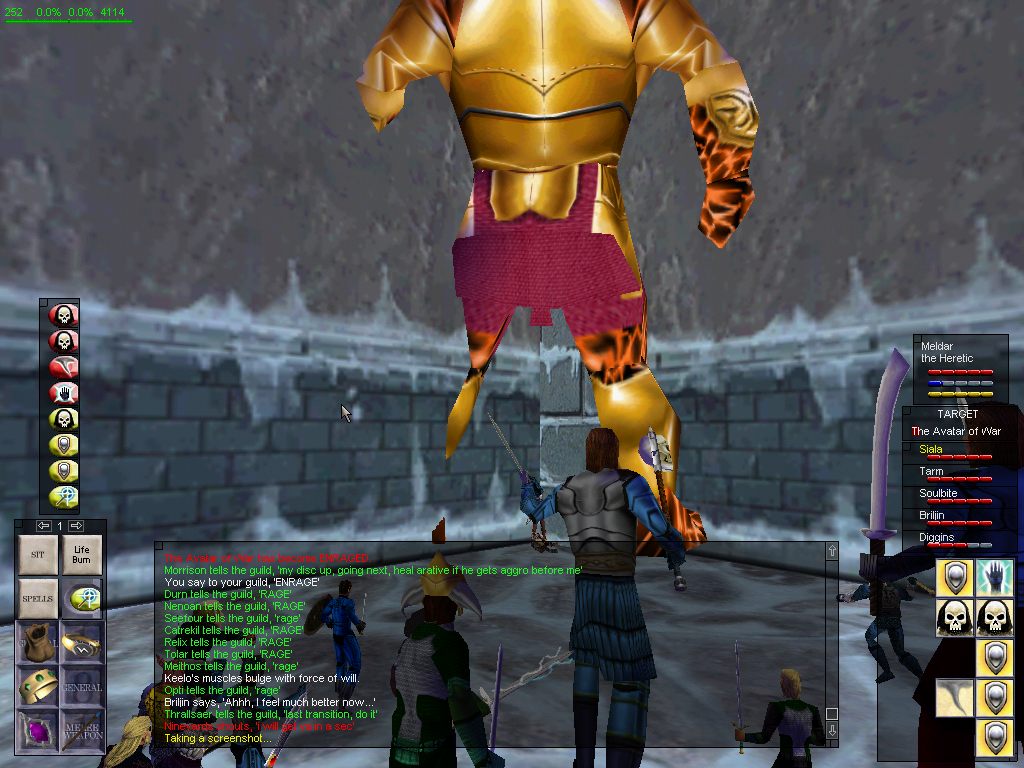This screenshot has height=768, width=1024.
Task: Click the blue hand buff icon
Action: pyautogui.click(x=994, y=577)
